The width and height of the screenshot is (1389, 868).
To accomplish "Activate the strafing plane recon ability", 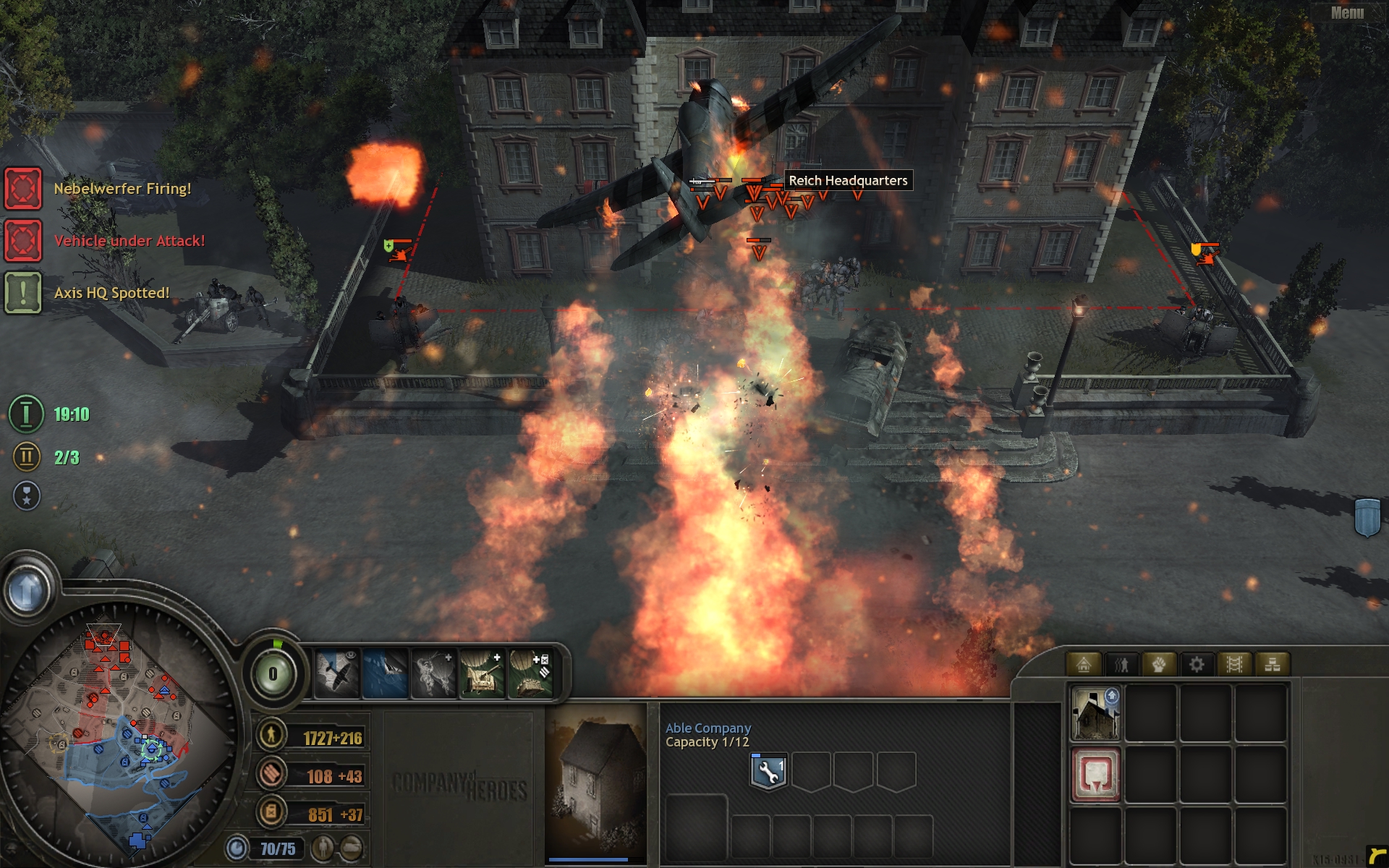I will (337, 674).
